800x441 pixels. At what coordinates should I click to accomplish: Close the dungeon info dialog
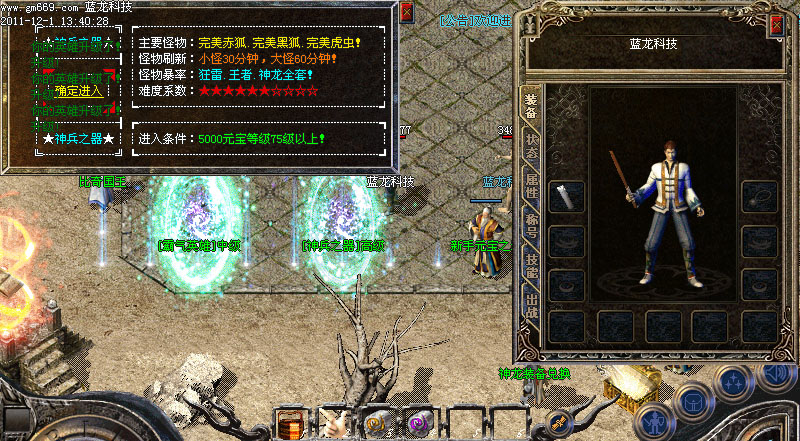(406, 13)
